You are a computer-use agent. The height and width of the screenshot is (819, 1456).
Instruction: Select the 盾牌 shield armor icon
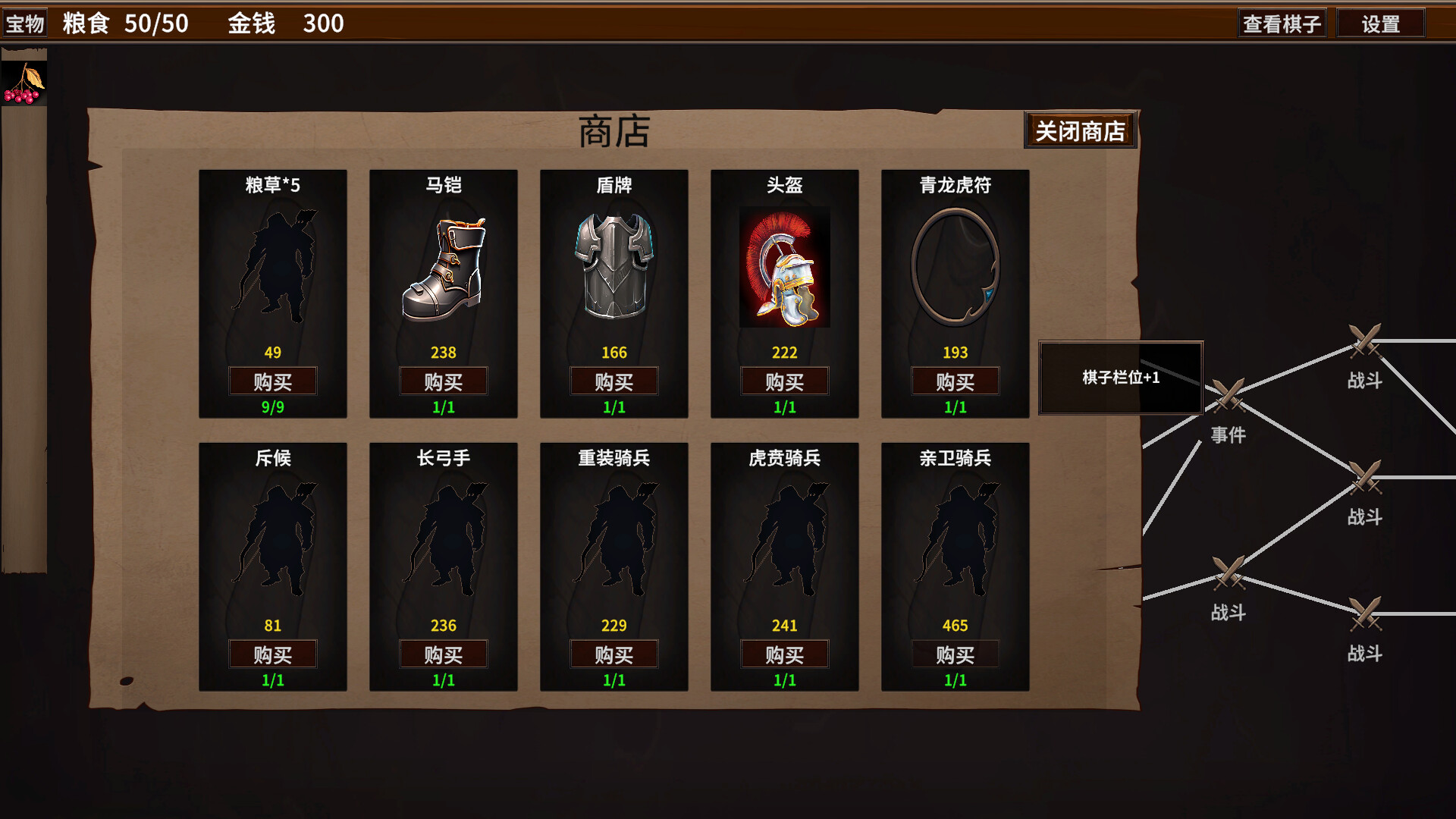[614, 265]
